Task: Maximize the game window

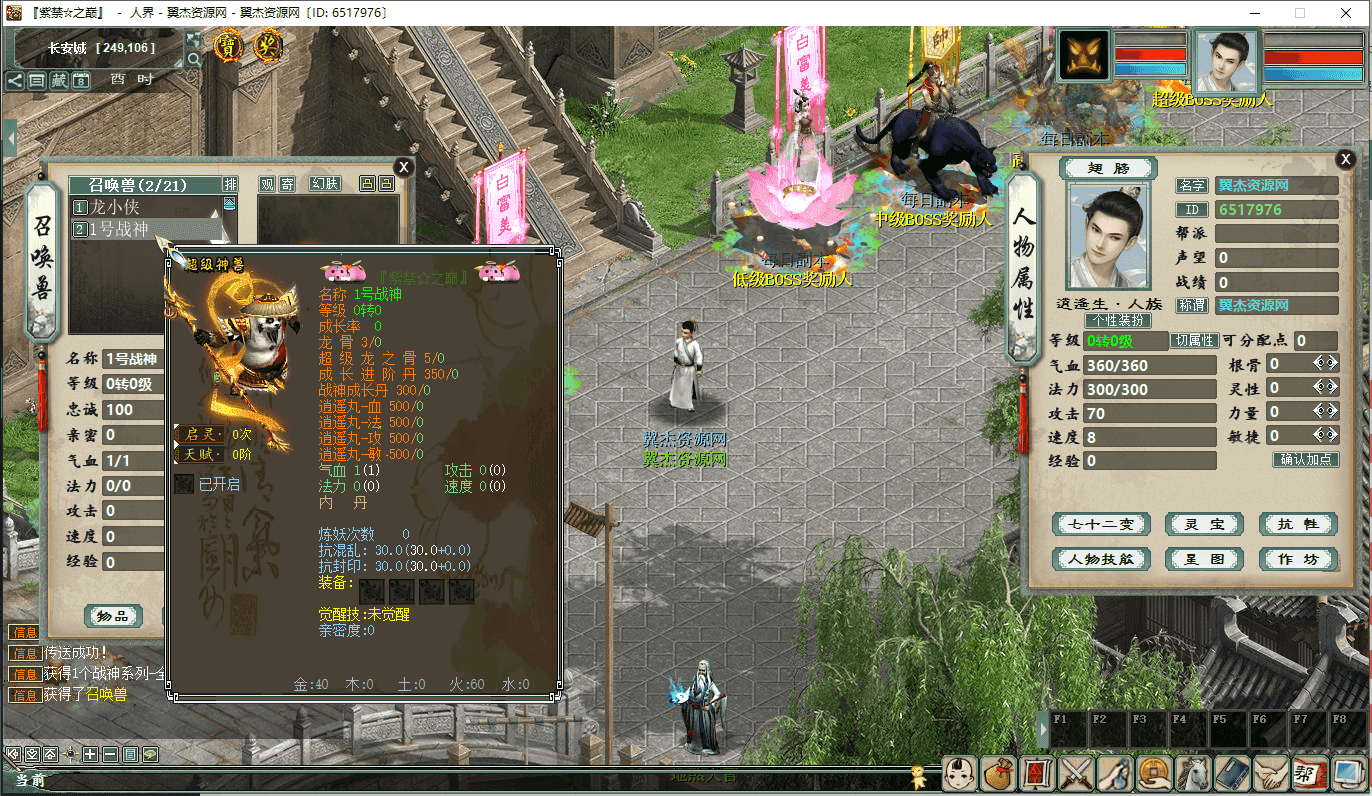Action: 1300,13
